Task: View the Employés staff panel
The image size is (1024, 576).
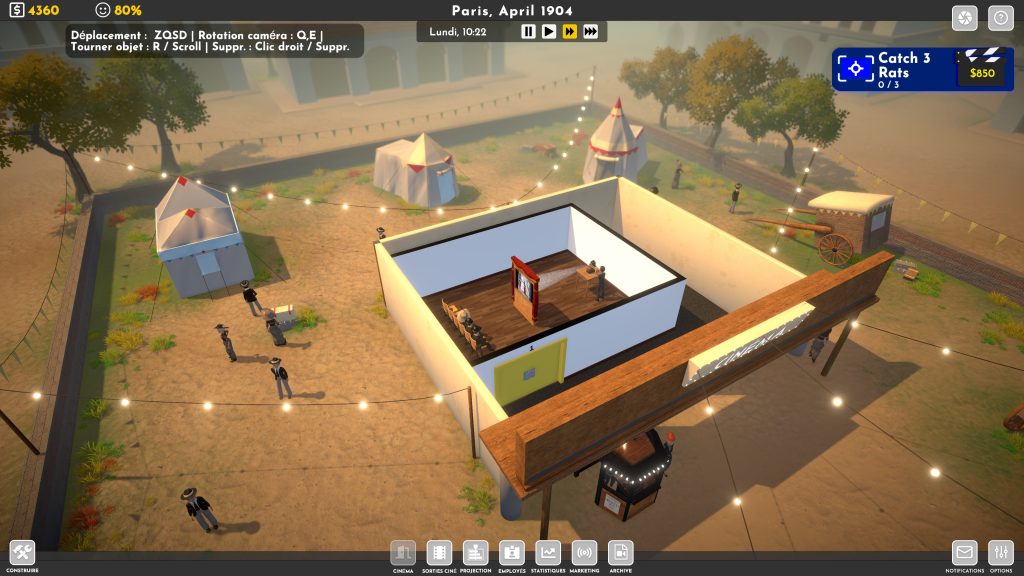Action: 511,552
